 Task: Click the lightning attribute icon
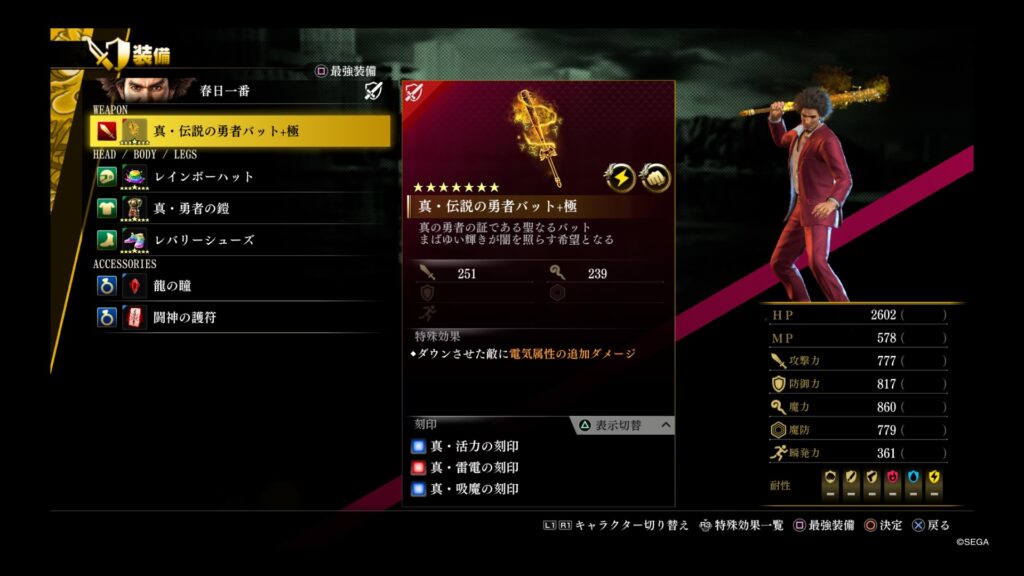pos(620,177)
